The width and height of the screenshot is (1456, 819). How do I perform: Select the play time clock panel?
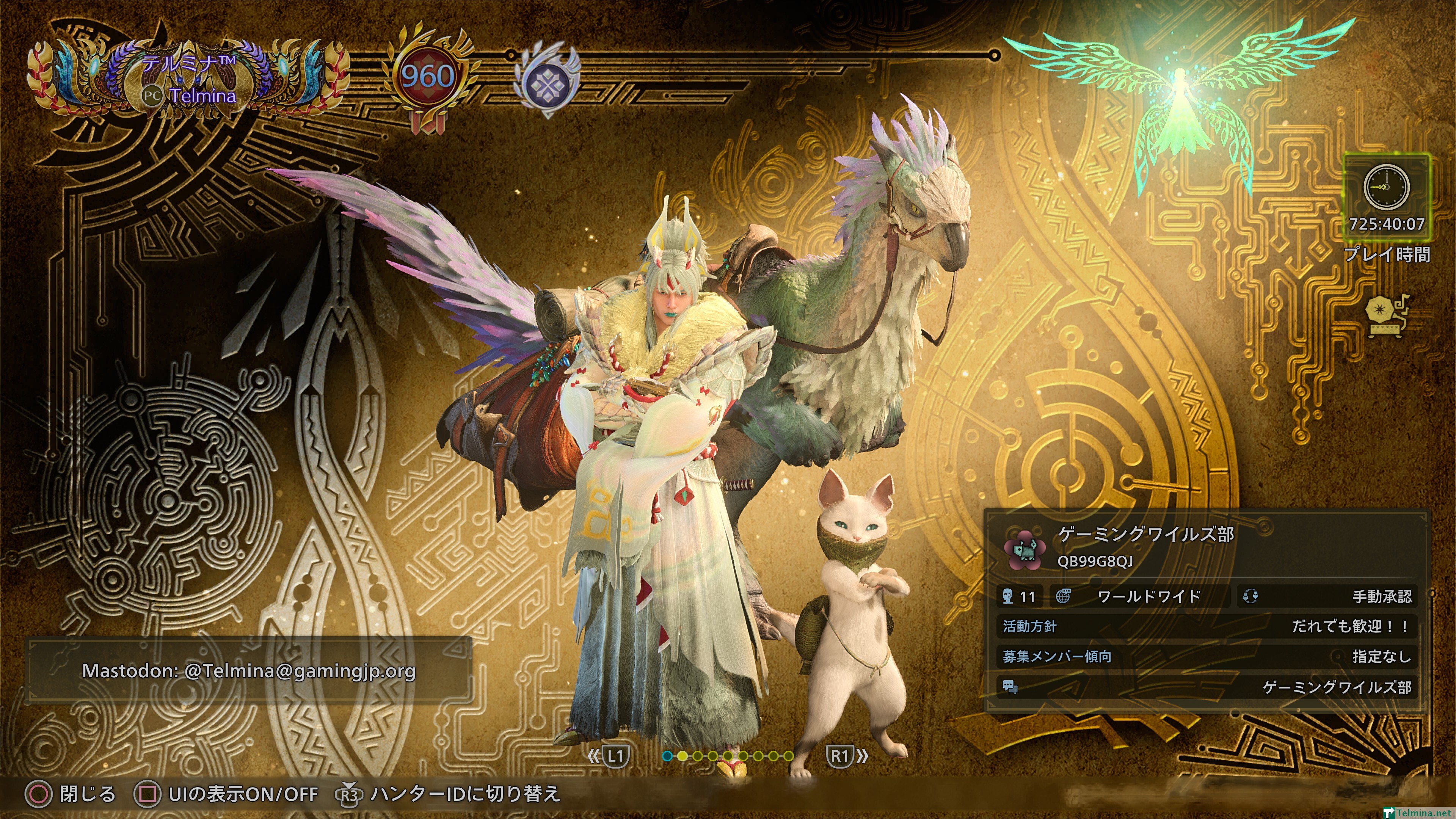[1387, 198]
